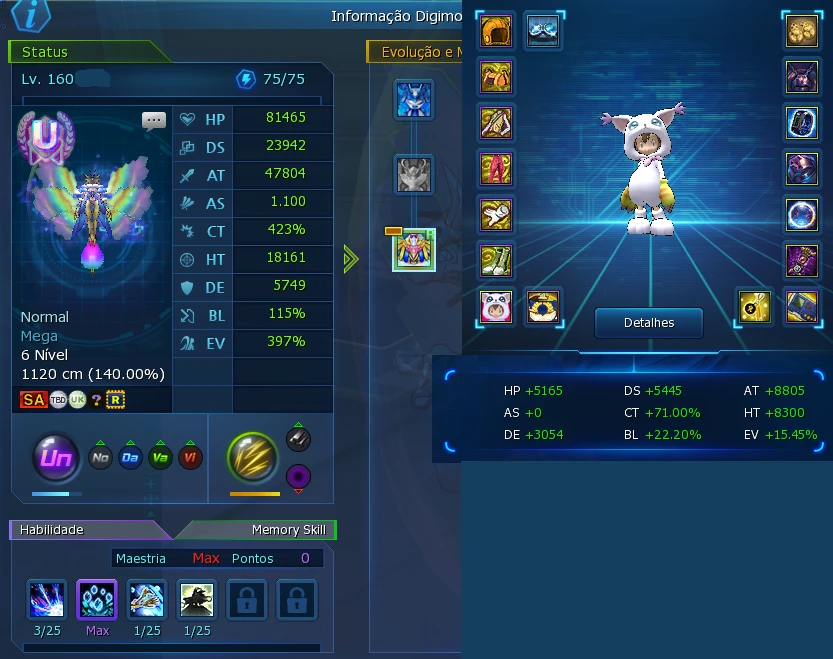Click the green arrow expander beside stats
Screen dimensions: 833x659
click(350, 259)
